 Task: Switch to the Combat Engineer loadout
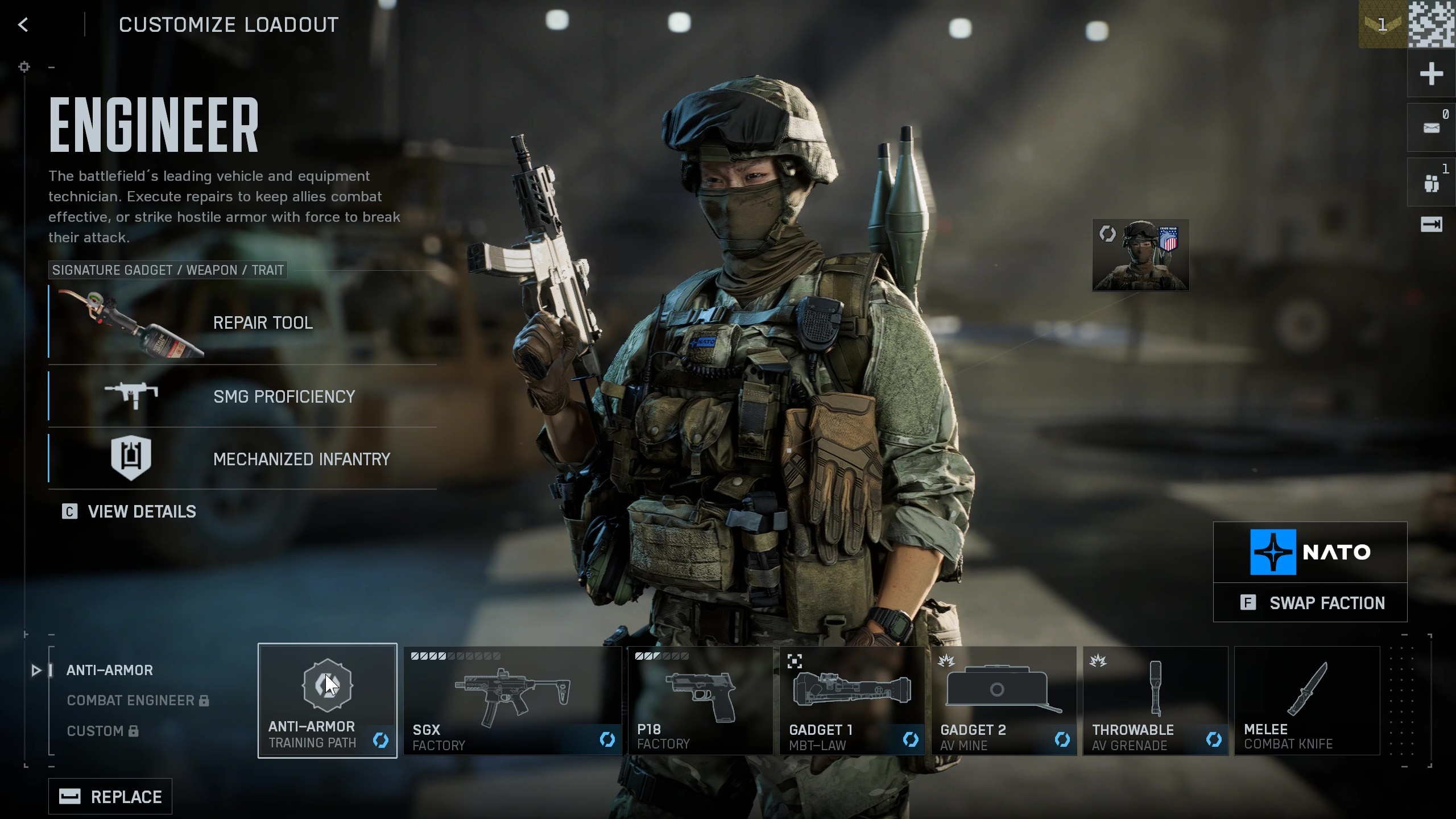130,700
